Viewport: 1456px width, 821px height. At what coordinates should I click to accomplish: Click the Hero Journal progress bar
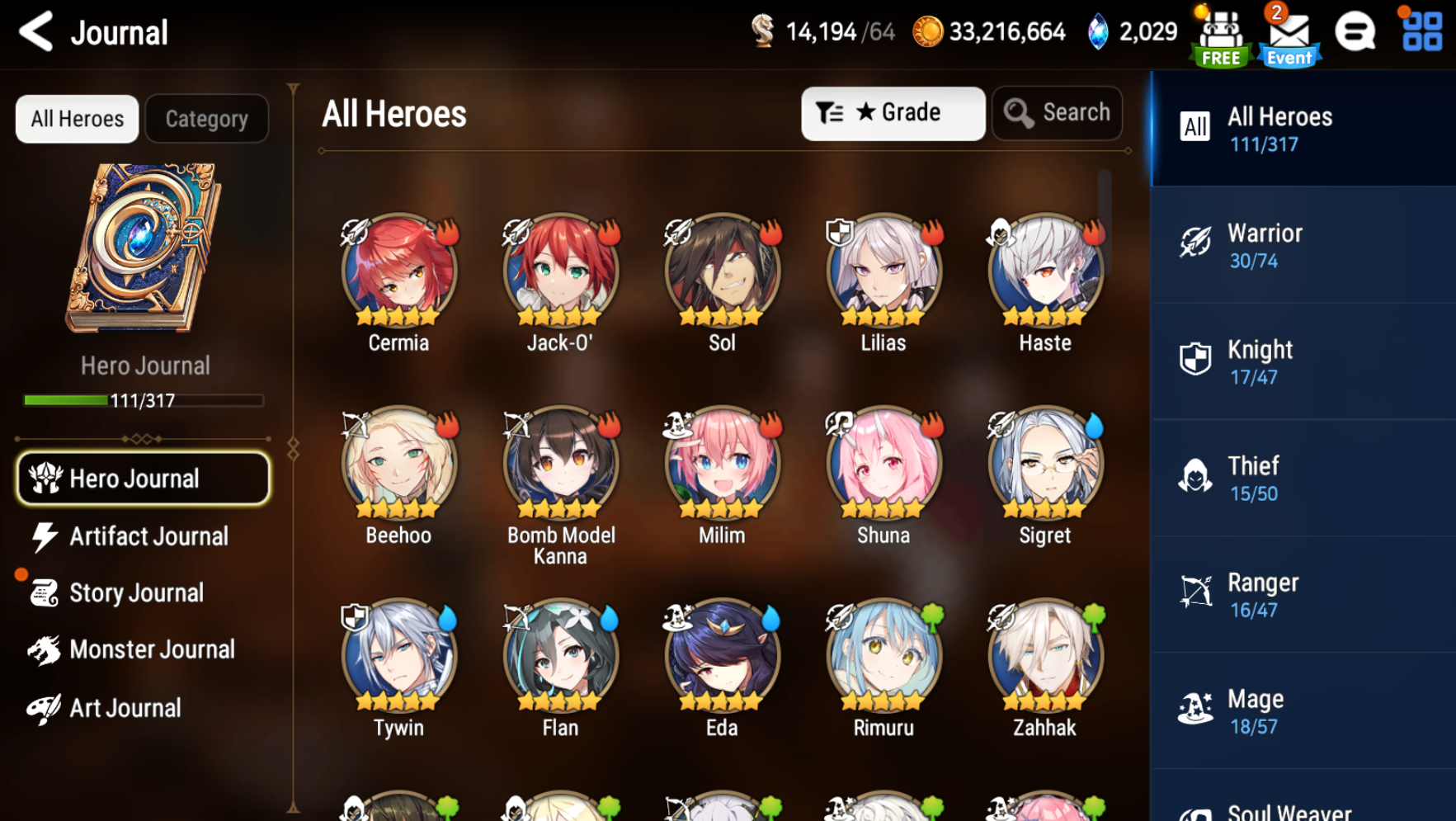pyautogui.click(x=144, y=402)
